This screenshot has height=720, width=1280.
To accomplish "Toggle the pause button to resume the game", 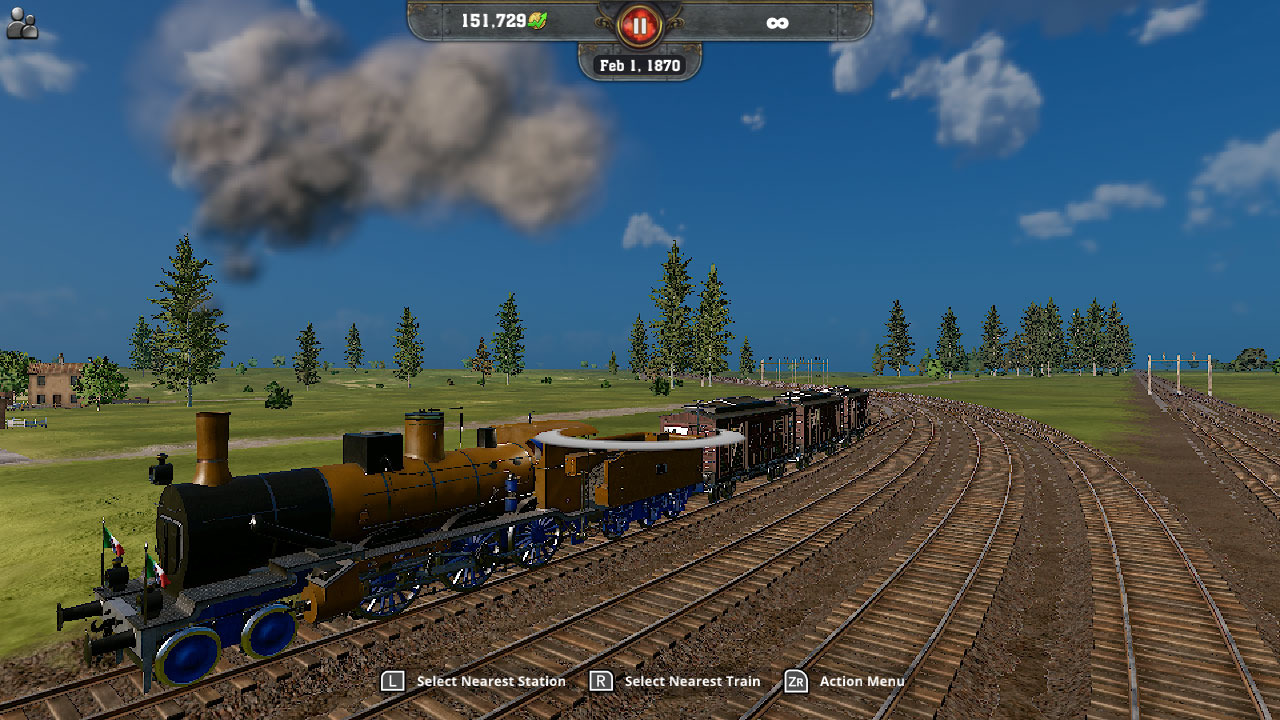I will 638,25.
